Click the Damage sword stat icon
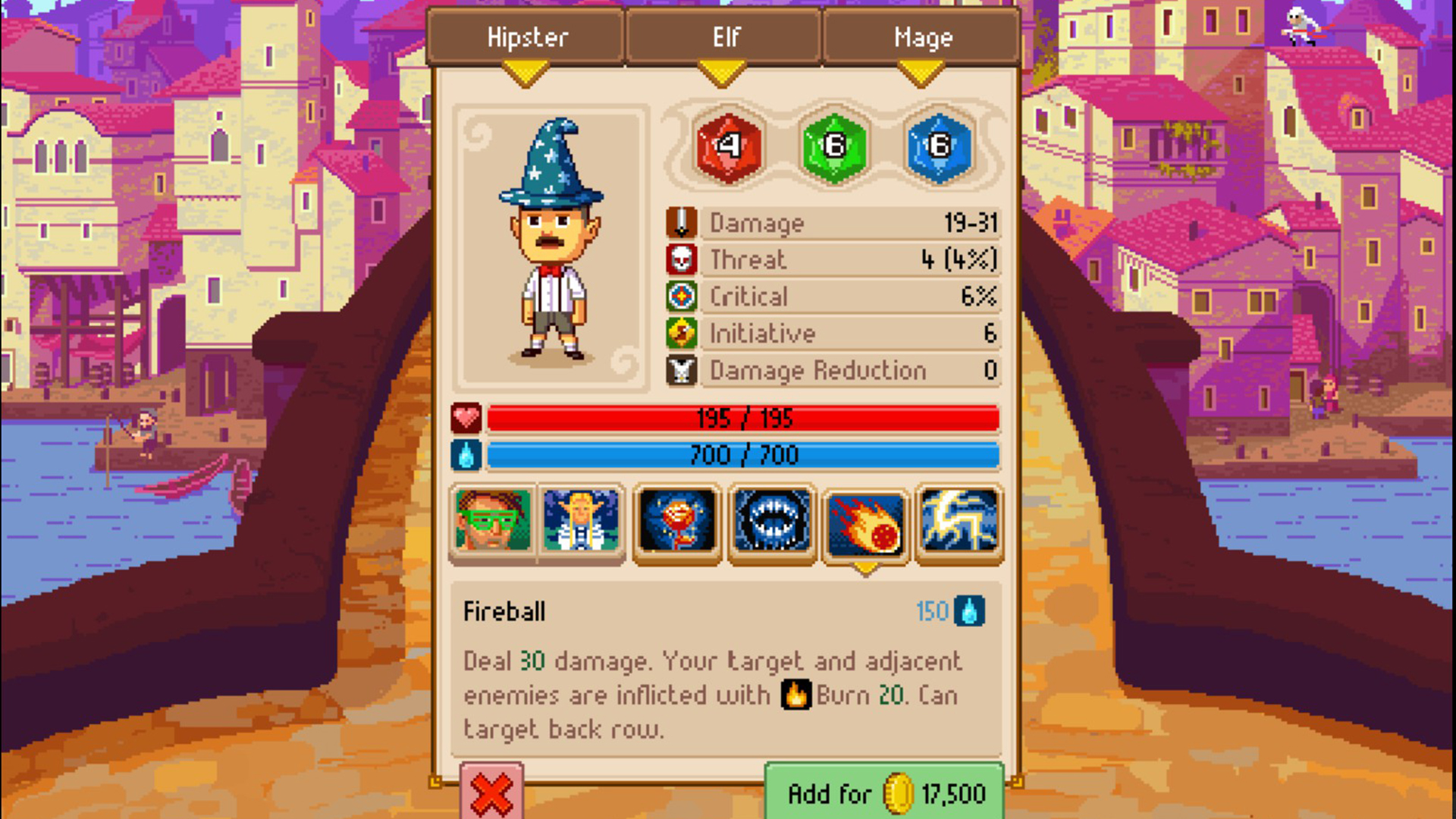The width and height of the screenshot is (1456, 819). tap(680, 222)
